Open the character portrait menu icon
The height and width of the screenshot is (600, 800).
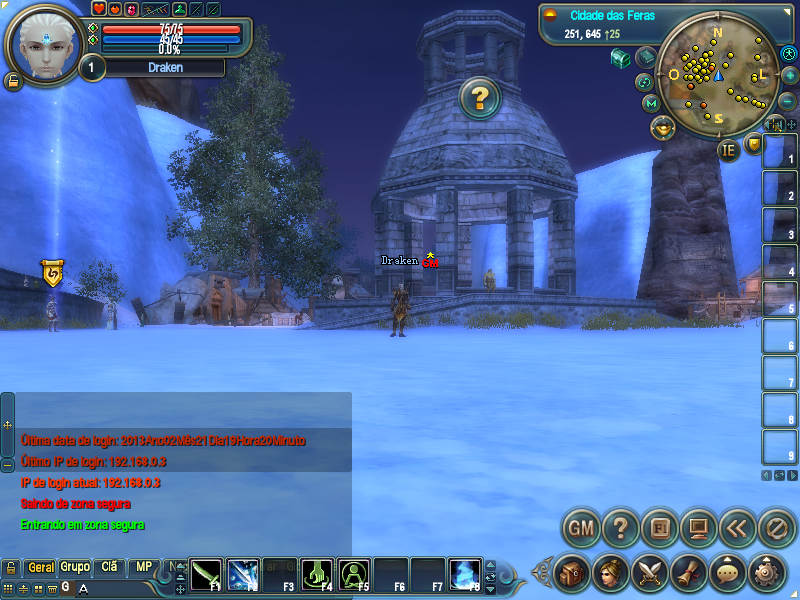(x=610, y=572)
